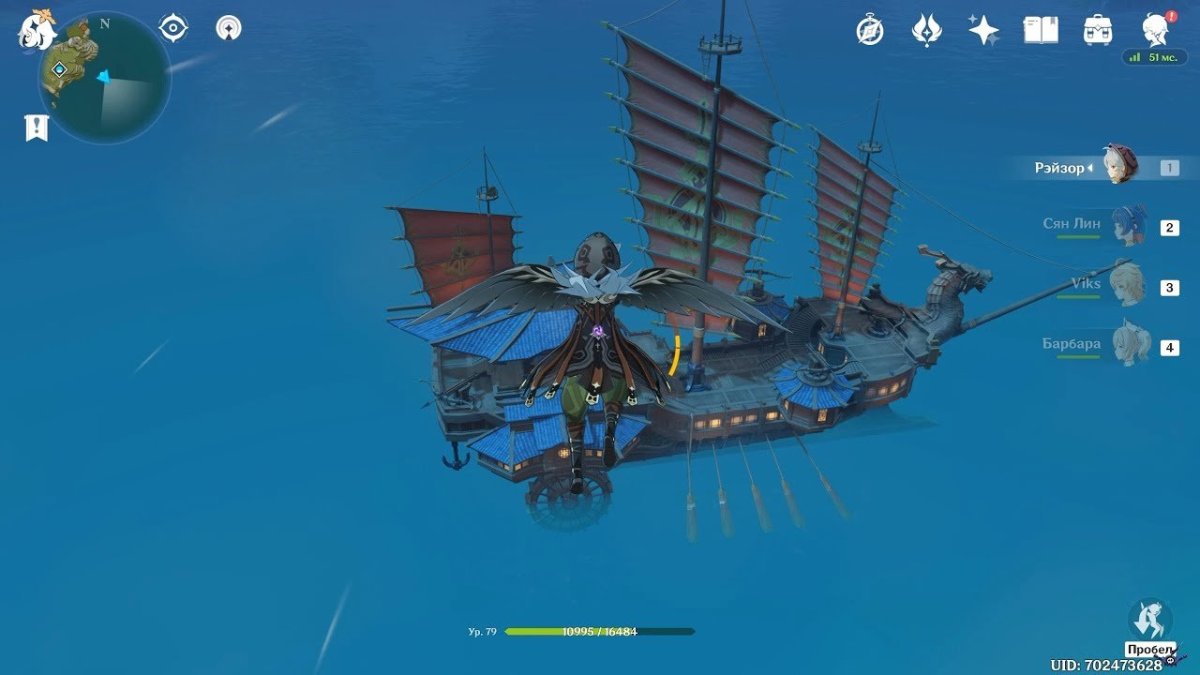Open the inventory backpack icon
Viewport: 1200px width, 675px height.
[1098, 30]
